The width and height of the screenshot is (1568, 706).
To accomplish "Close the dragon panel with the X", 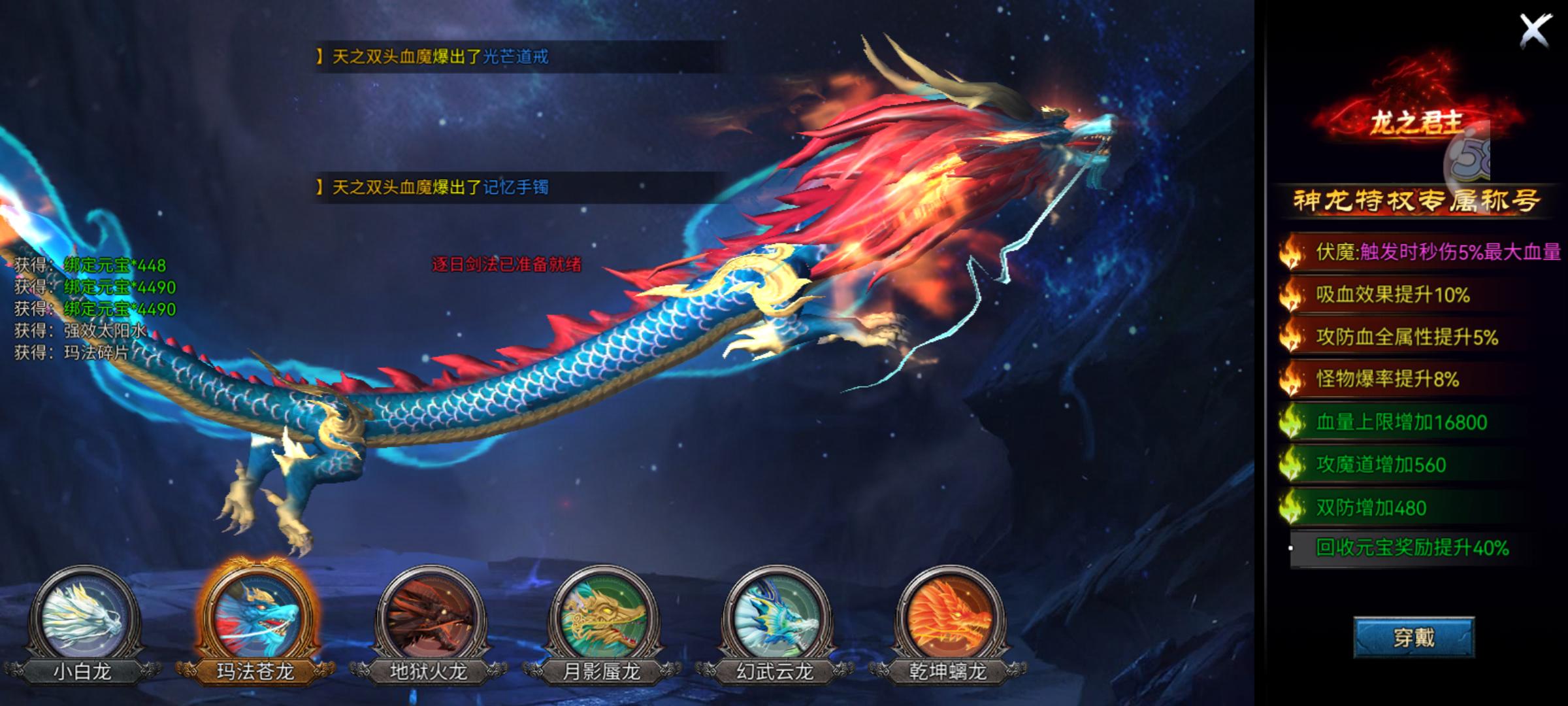I will [1535, 31].
